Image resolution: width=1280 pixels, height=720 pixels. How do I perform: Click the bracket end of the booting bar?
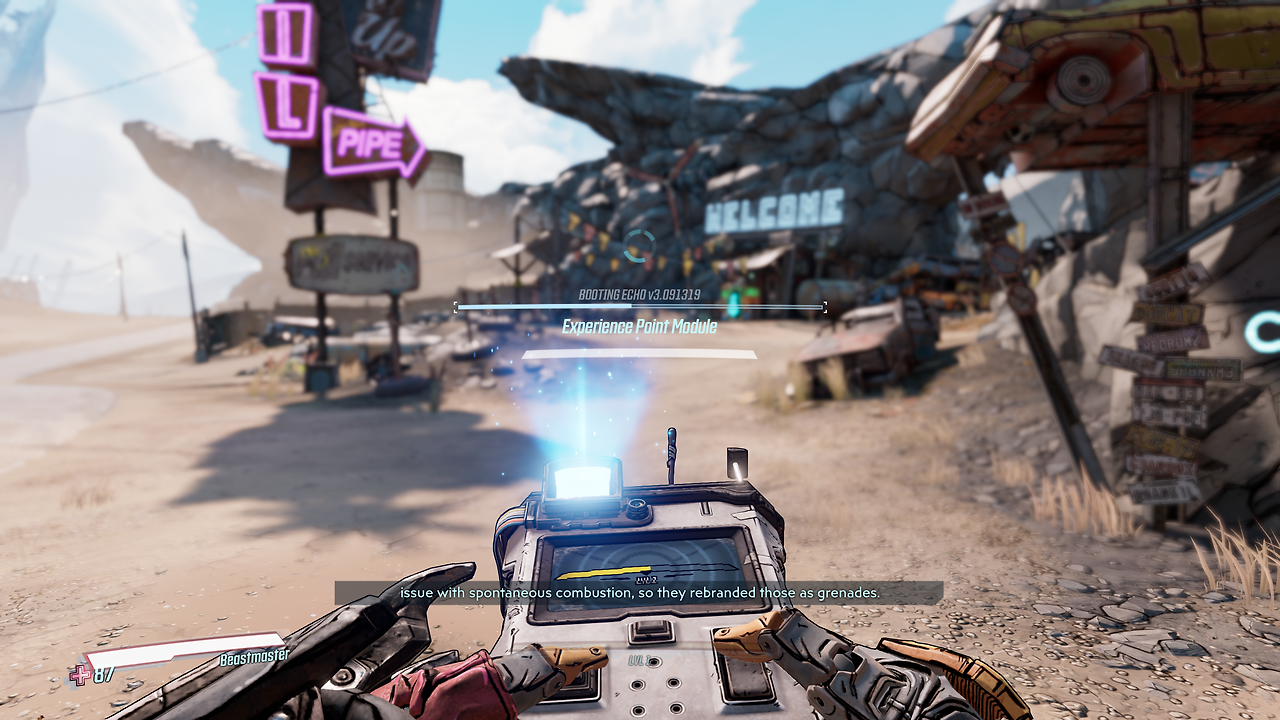point(826,306)
